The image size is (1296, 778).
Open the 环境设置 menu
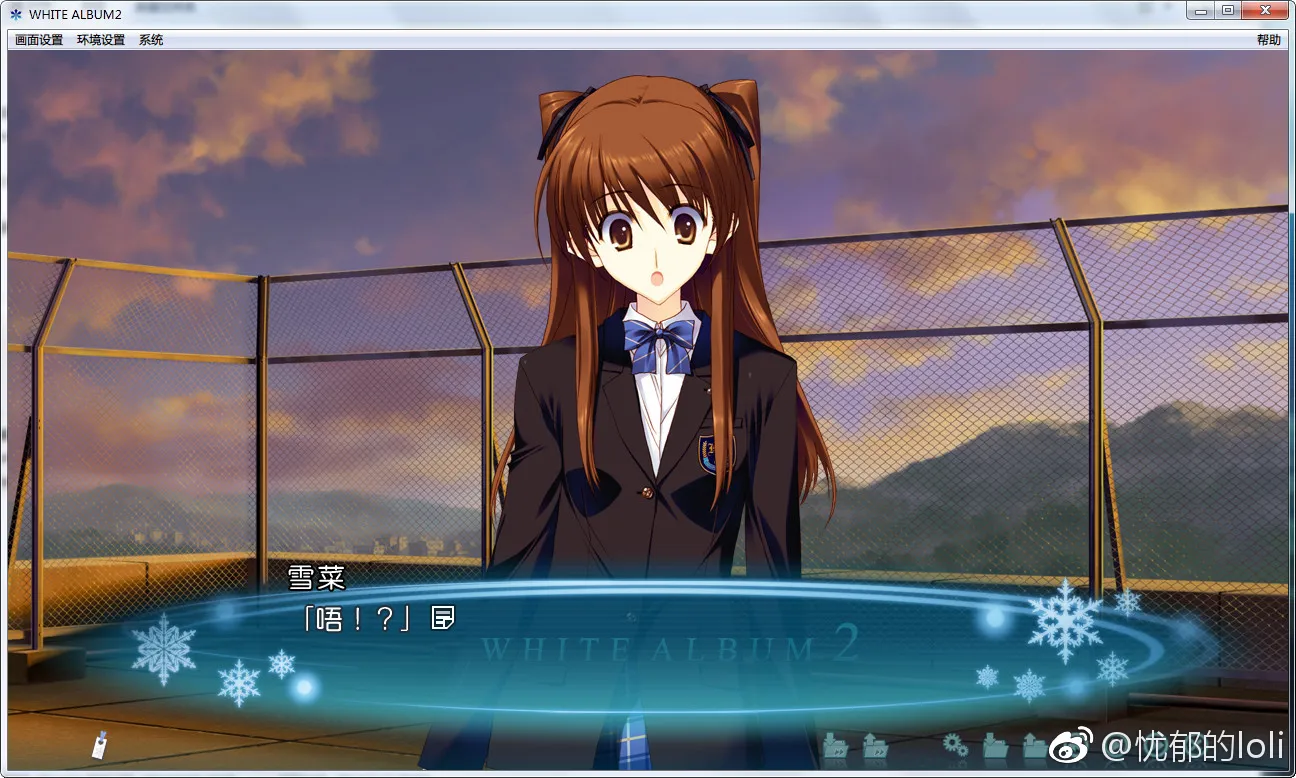99,39
